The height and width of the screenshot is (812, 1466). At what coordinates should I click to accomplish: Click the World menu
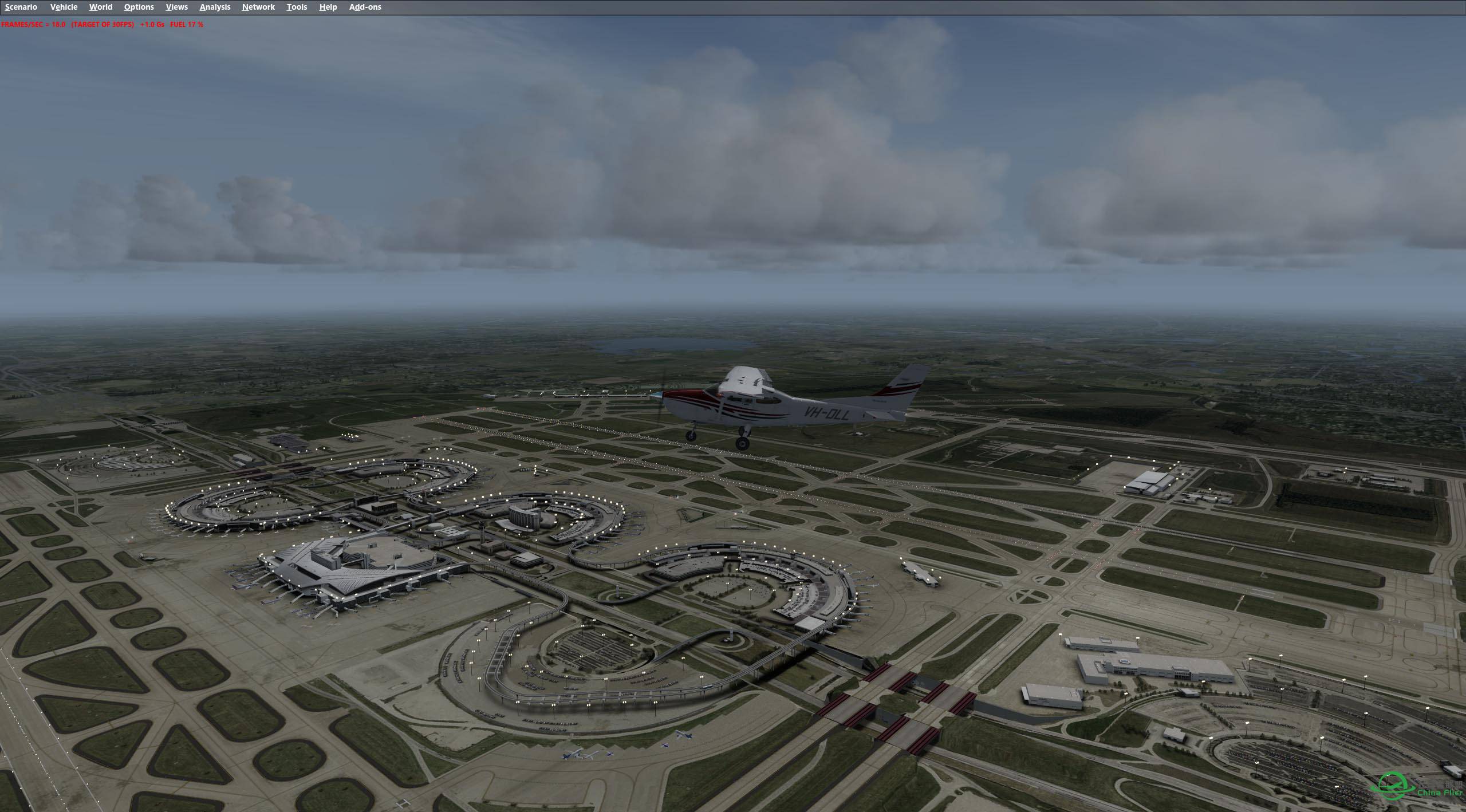[101, 7]
